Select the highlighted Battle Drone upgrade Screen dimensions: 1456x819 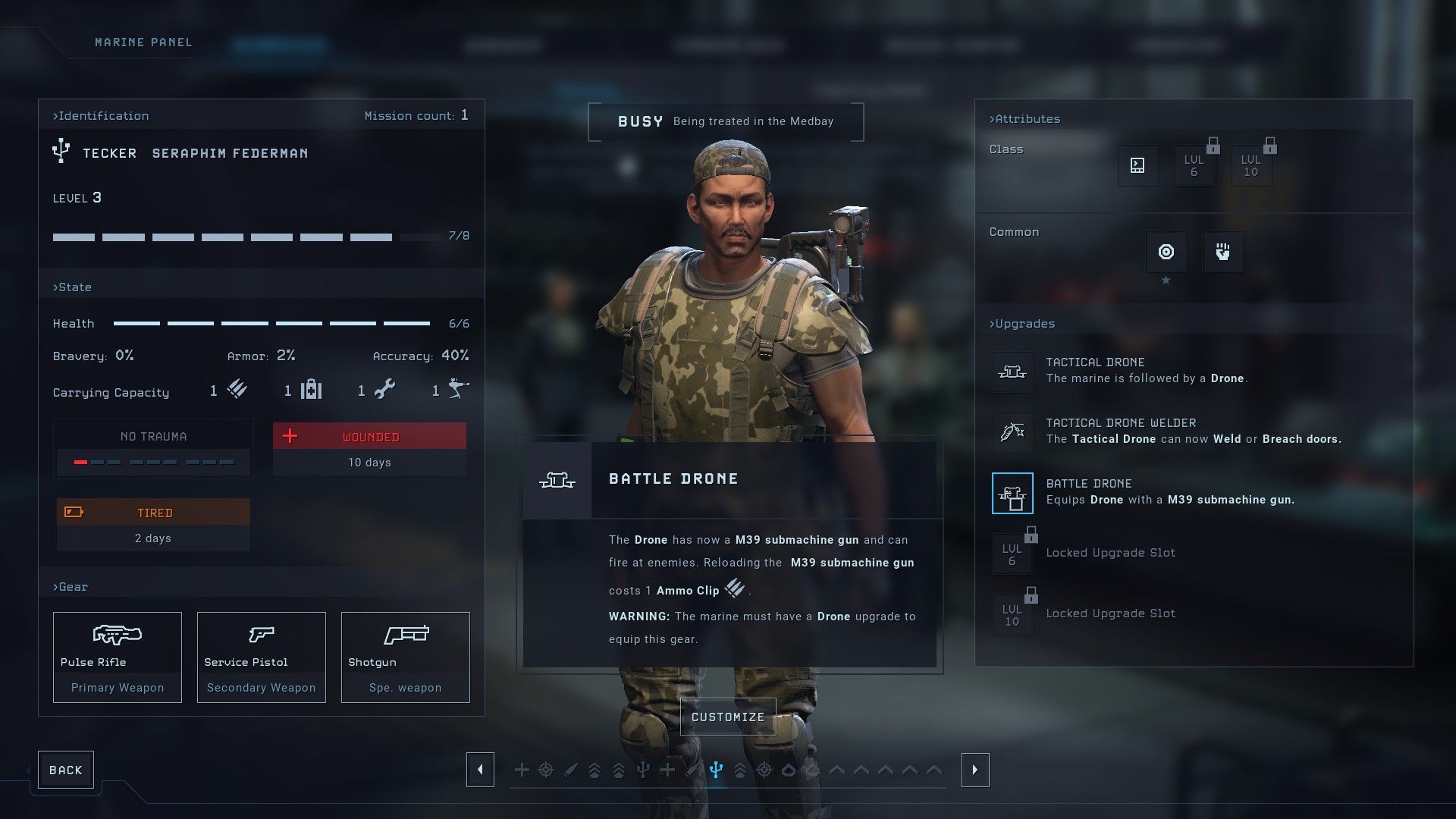1012,493
